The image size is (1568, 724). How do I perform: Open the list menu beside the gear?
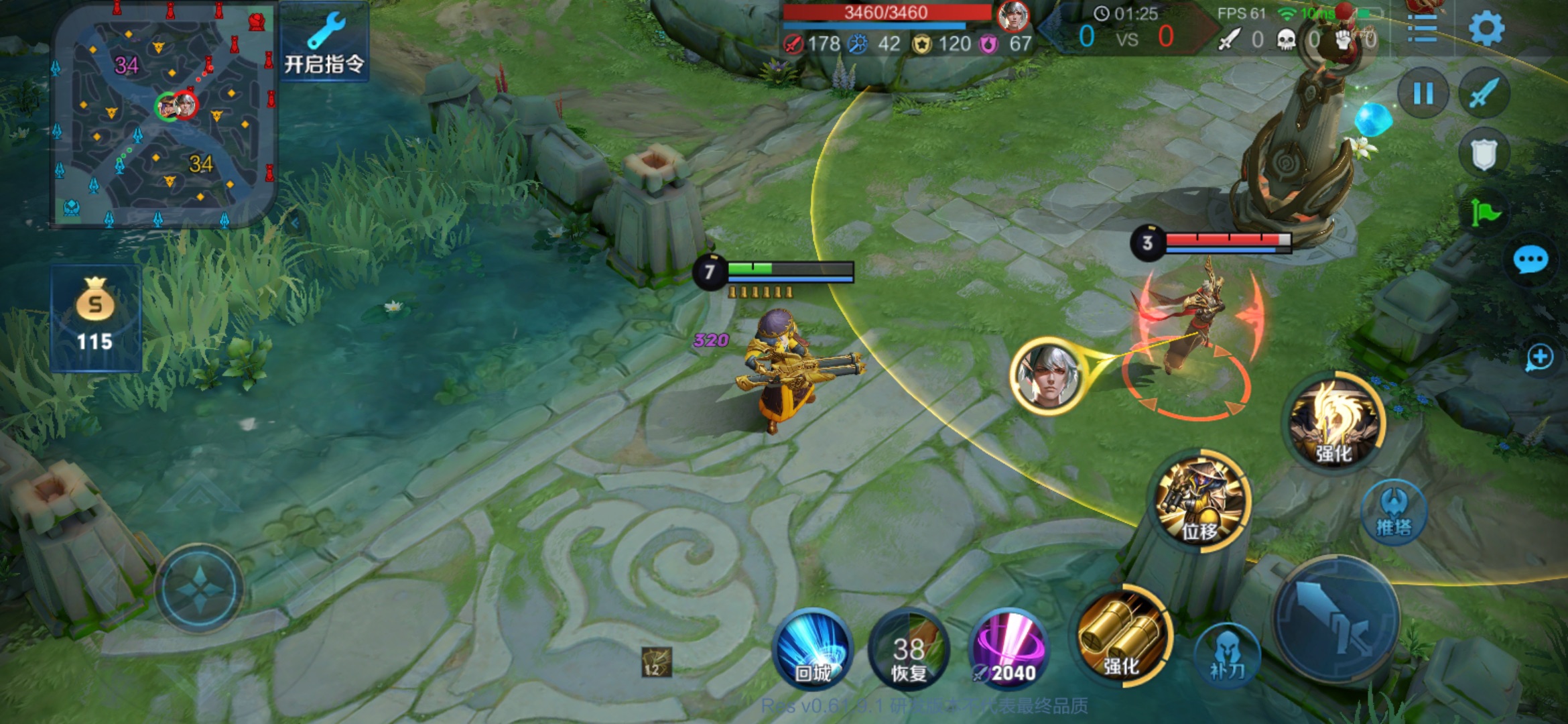pyautogui.click(x=1423, y=28)
